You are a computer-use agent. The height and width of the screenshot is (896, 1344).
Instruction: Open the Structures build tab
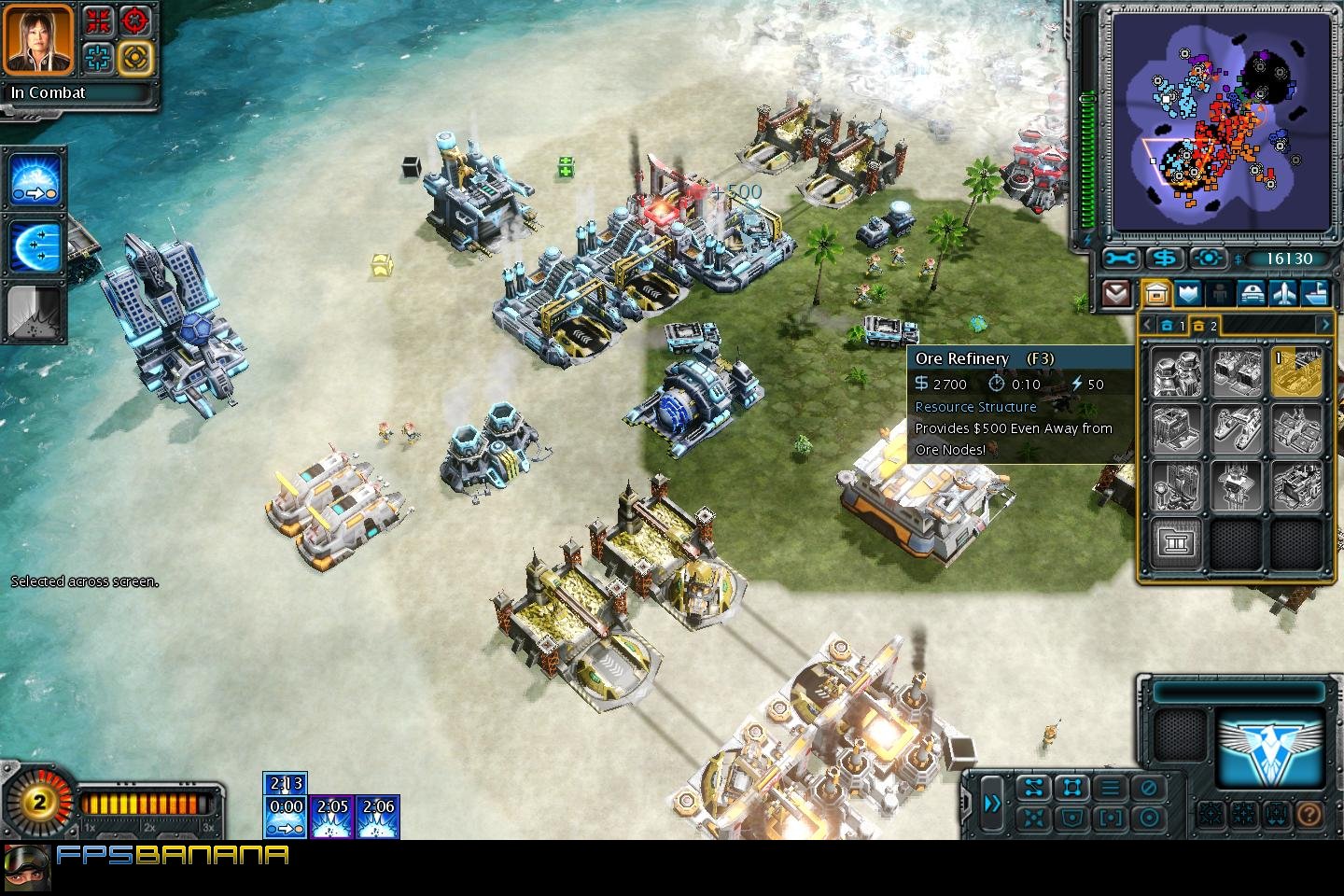click(x=1155, y=292)
